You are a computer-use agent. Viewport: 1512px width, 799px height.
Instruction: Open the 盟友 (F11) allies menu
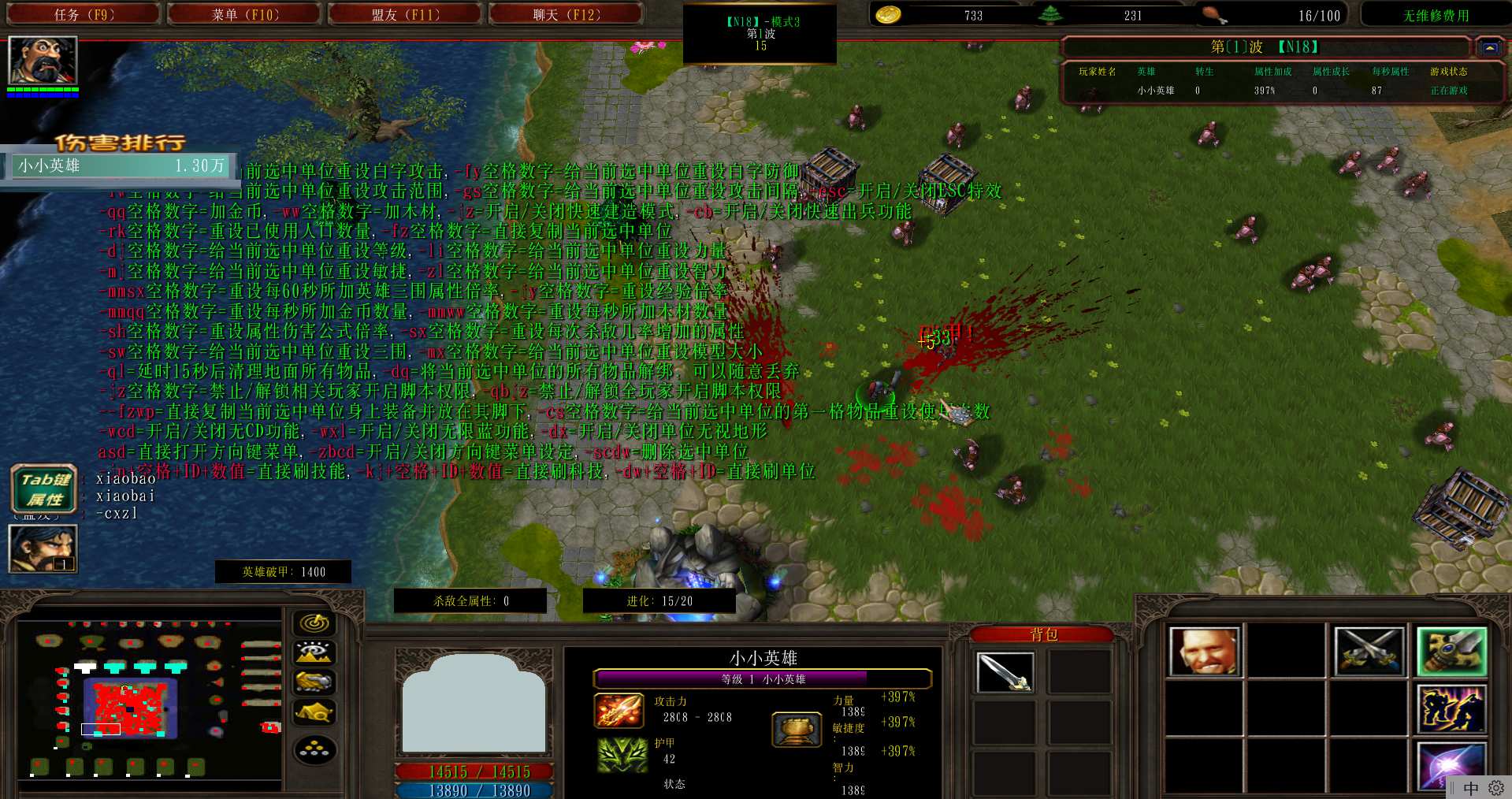405,15
